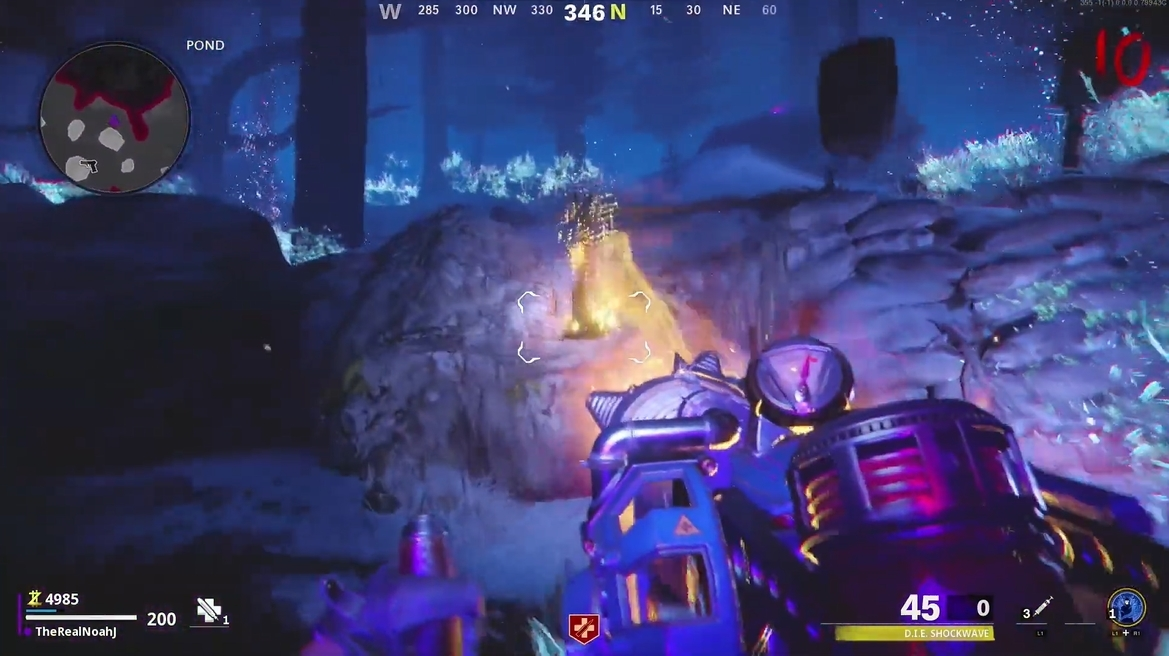1169x656 pixels.
Task: Click the armor plate cross icon
Action: click(208, 610)
